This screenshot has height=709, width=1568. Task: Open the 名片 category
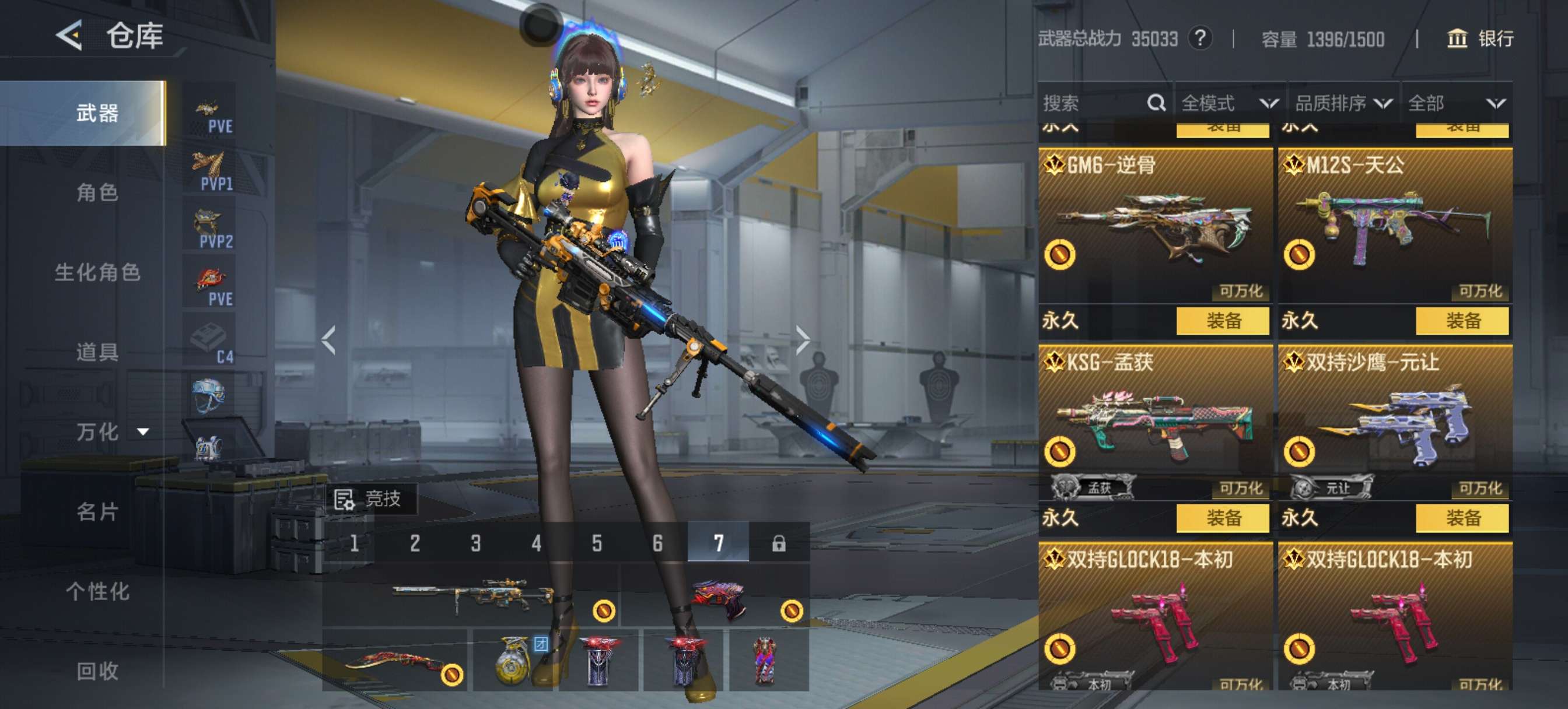tap(97, 511)
